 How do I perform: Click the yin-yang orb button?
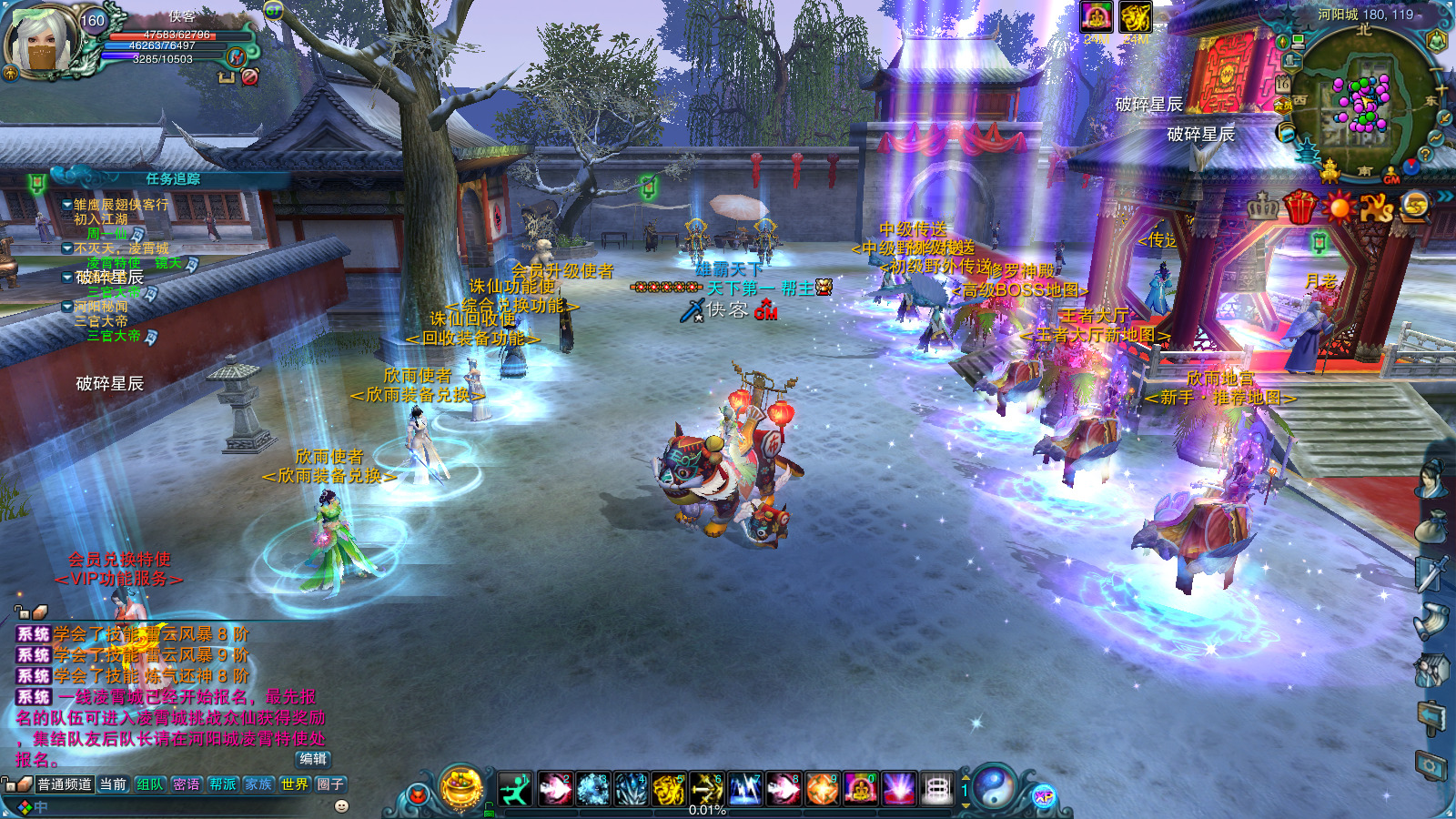point(995,787)
